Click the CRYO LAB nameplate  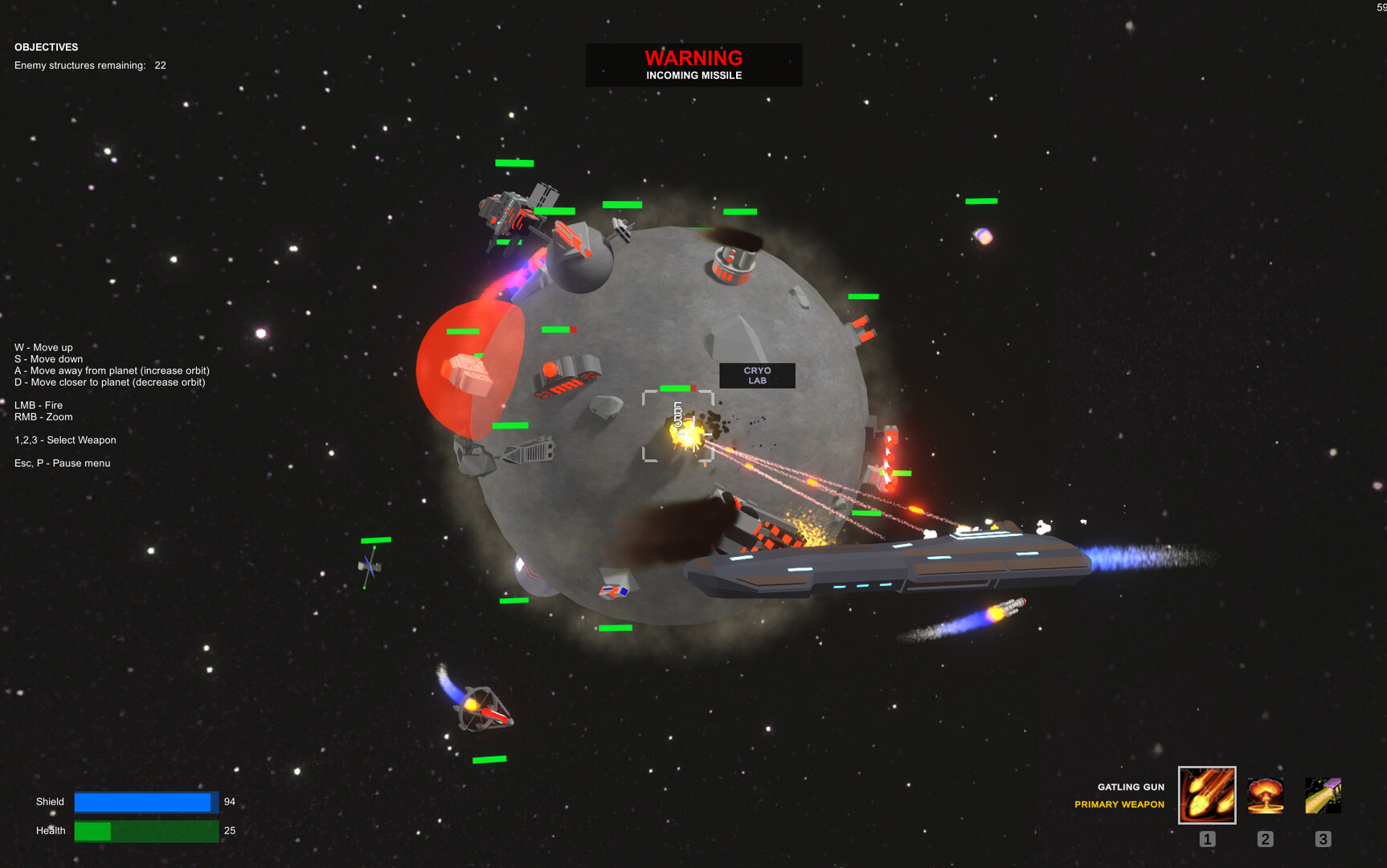[x=757, y=376]
